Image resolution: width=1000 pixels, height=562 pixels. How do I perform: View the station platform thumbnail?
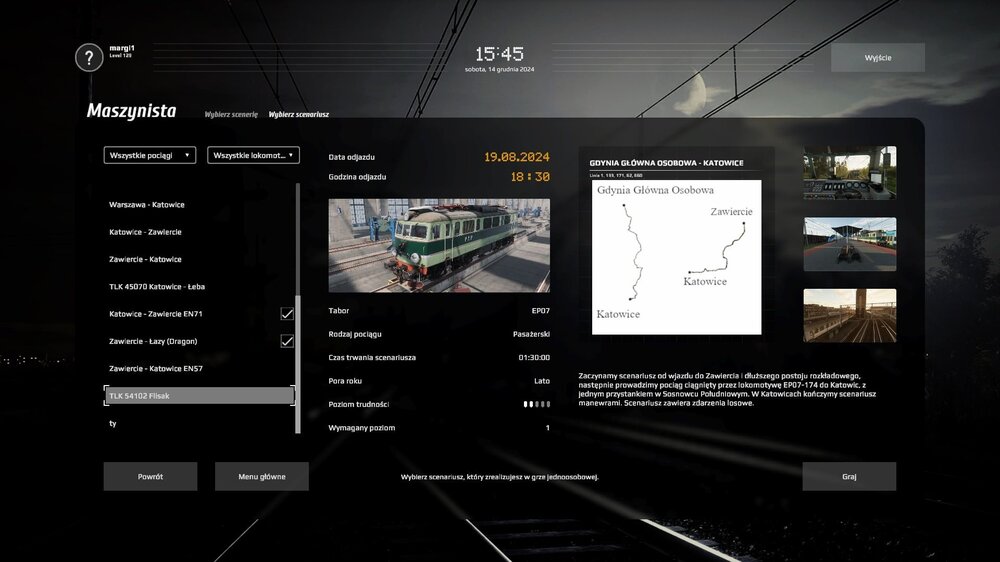pos(849,244)
